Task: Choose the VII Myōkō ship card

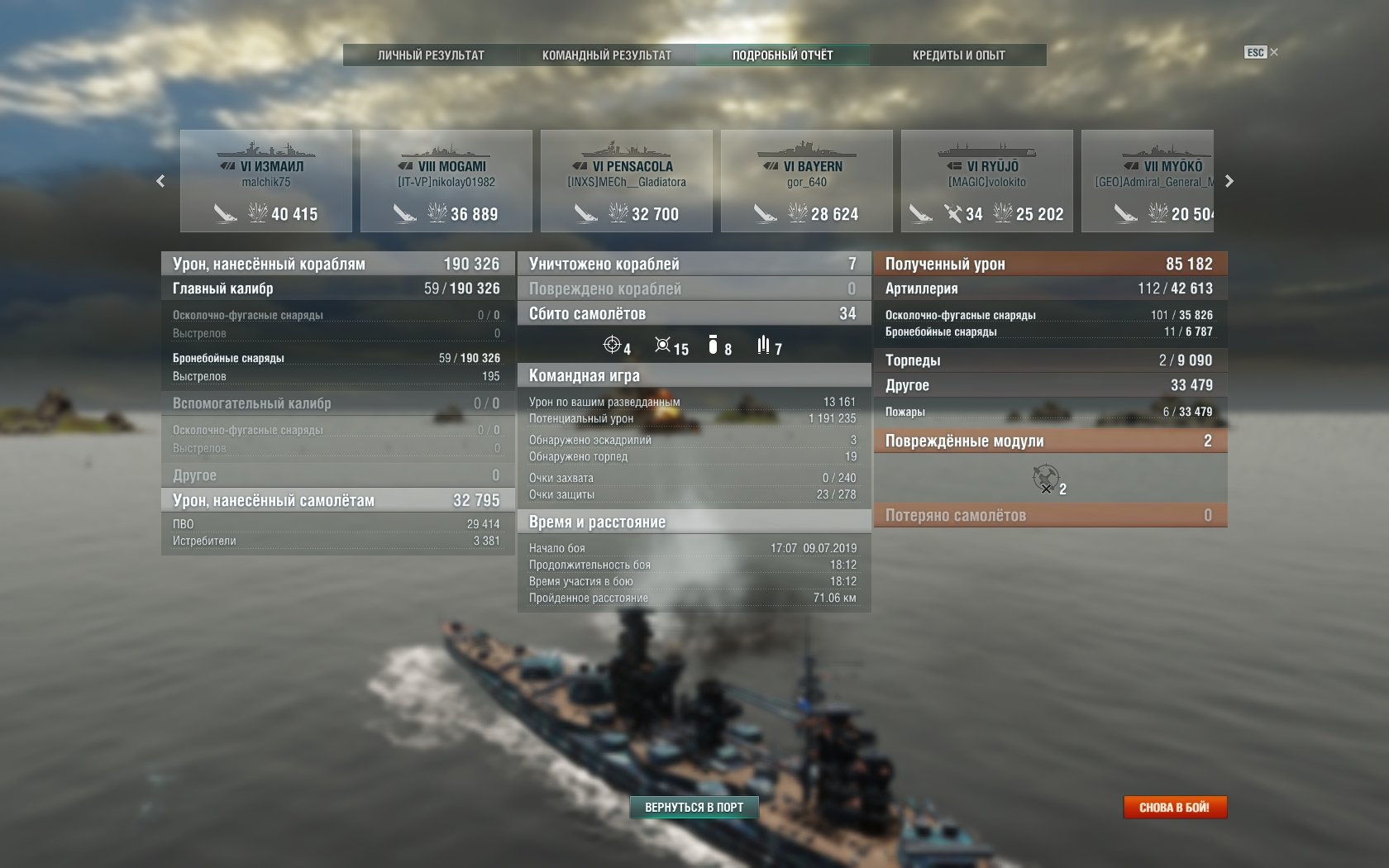Action: (1148, 181)
